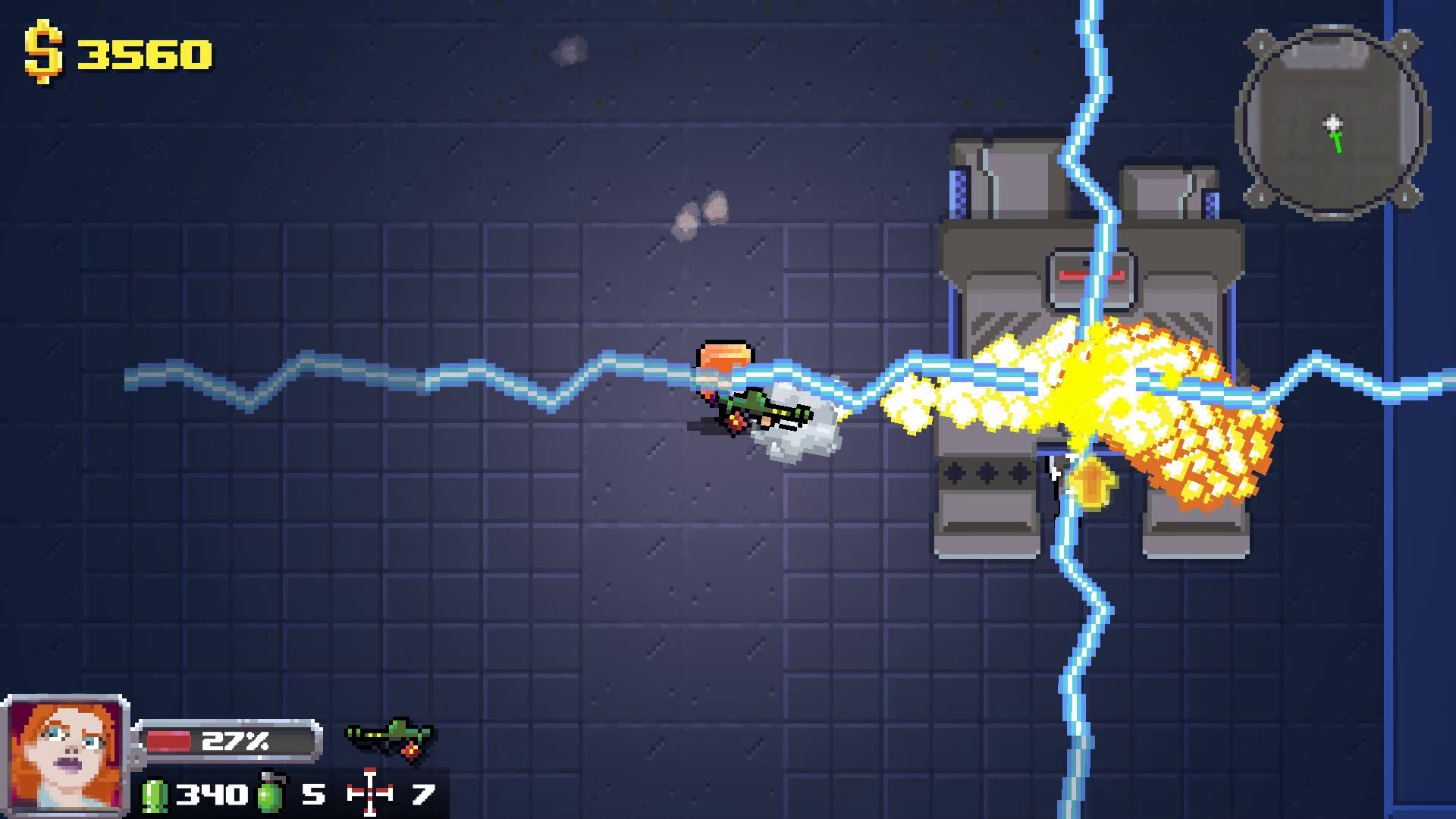Click the health bar showing 27%
Screen dimensions: 1456x819
click(x=227, y=741)
